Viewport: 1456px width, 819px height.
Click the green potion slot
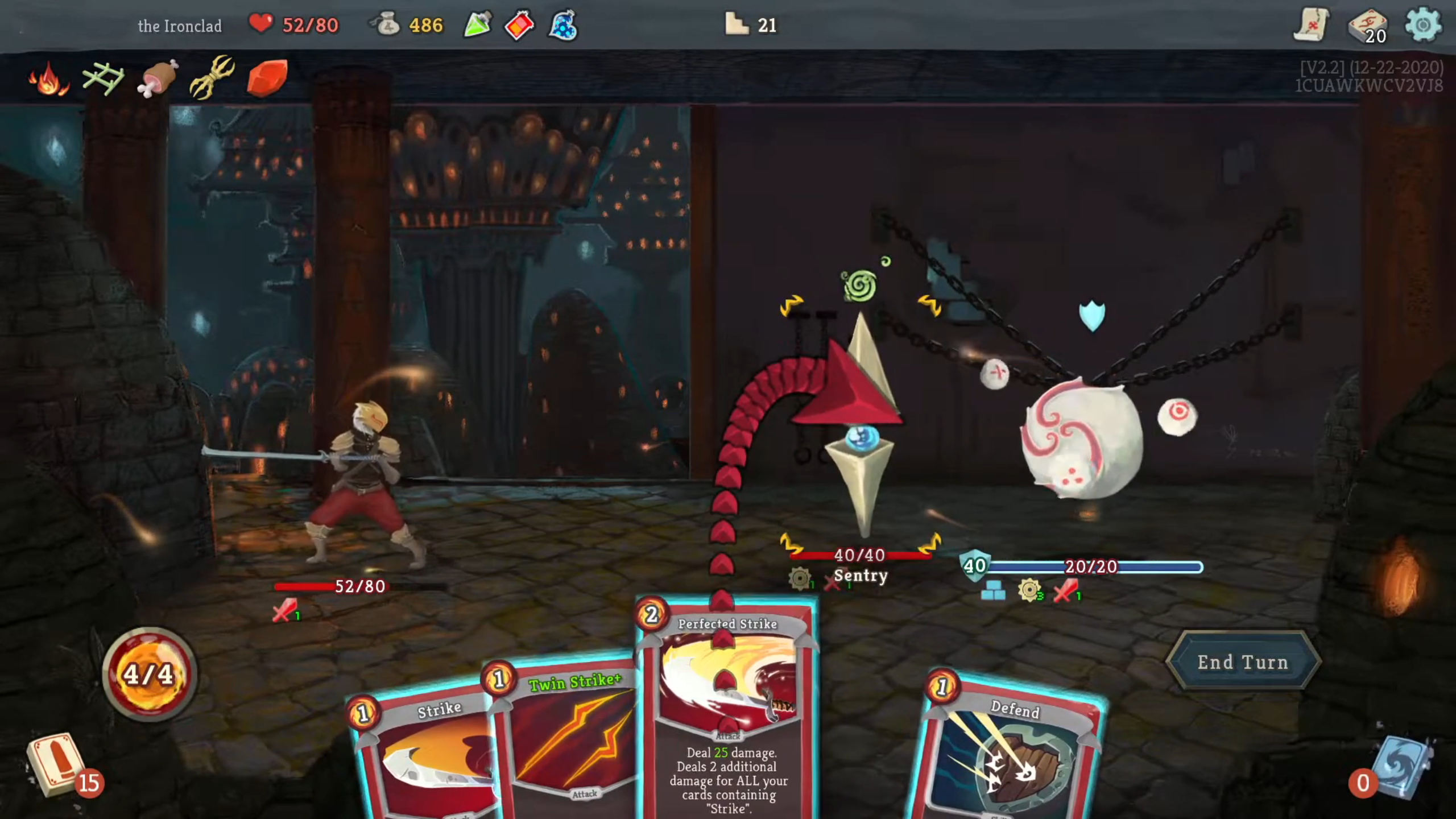478,26
